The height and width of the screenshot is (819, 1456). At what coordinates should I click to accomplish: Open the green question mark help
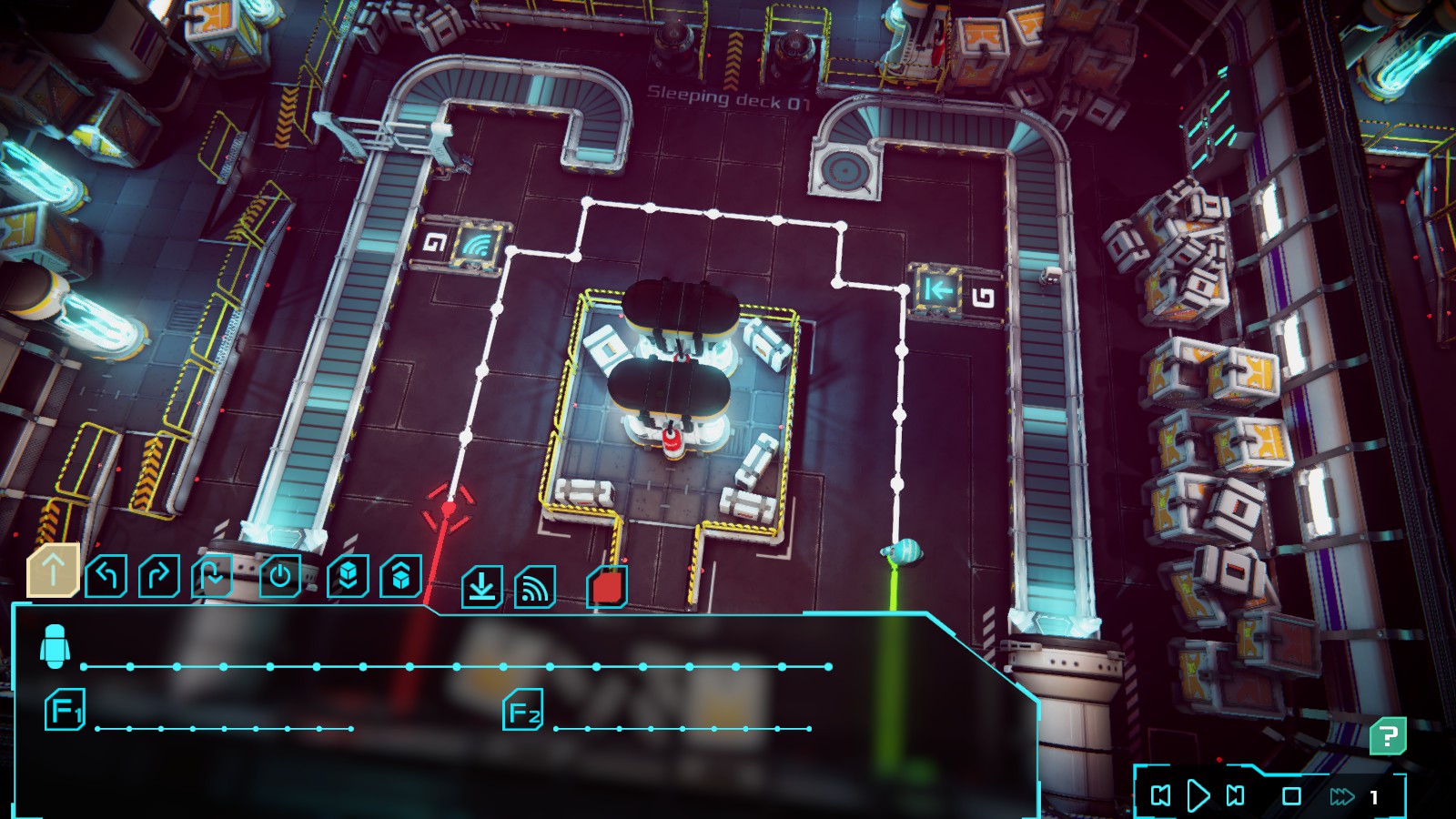coord(1388,736)
